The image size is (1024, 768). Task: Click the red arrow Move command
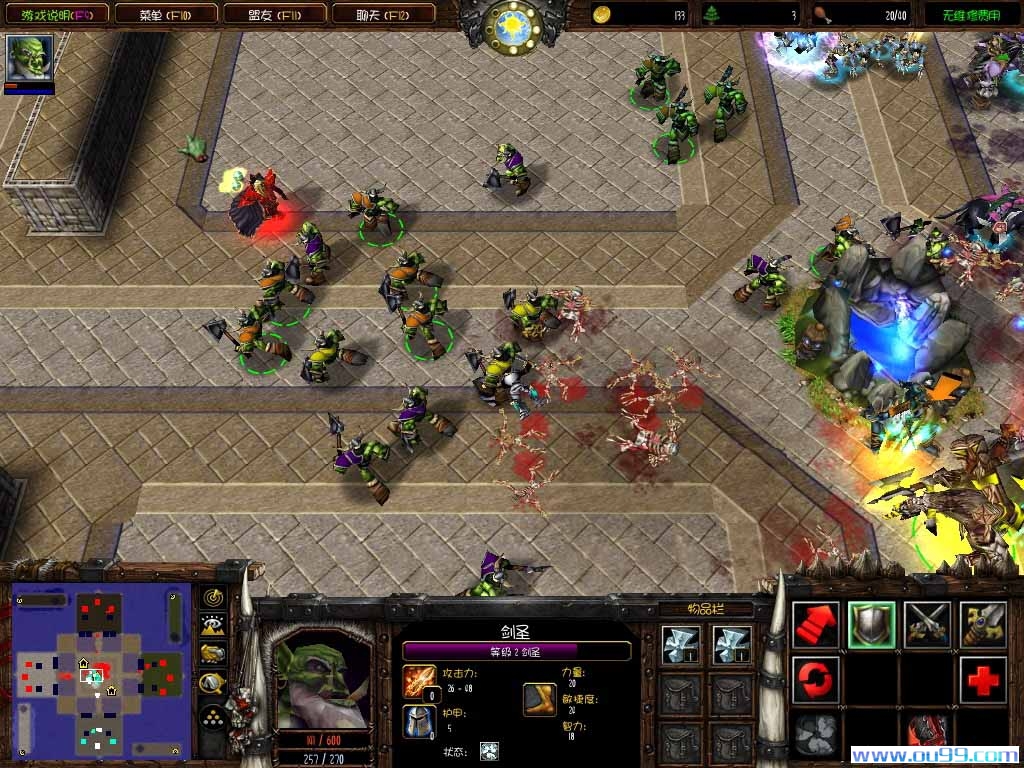tap(815, 625)
